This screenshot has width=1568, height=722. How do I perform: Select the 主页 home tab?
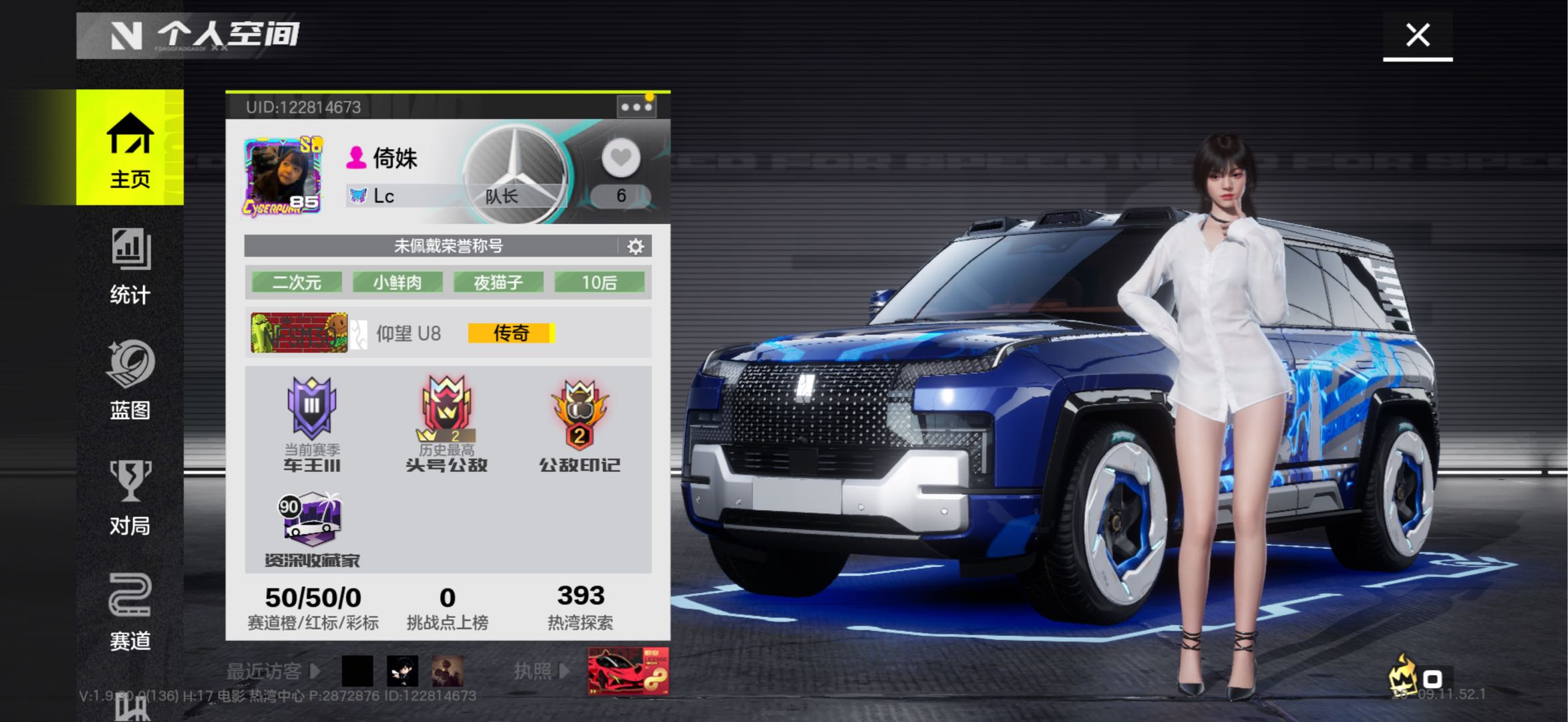pyautogui.click(x=130, y=148)
